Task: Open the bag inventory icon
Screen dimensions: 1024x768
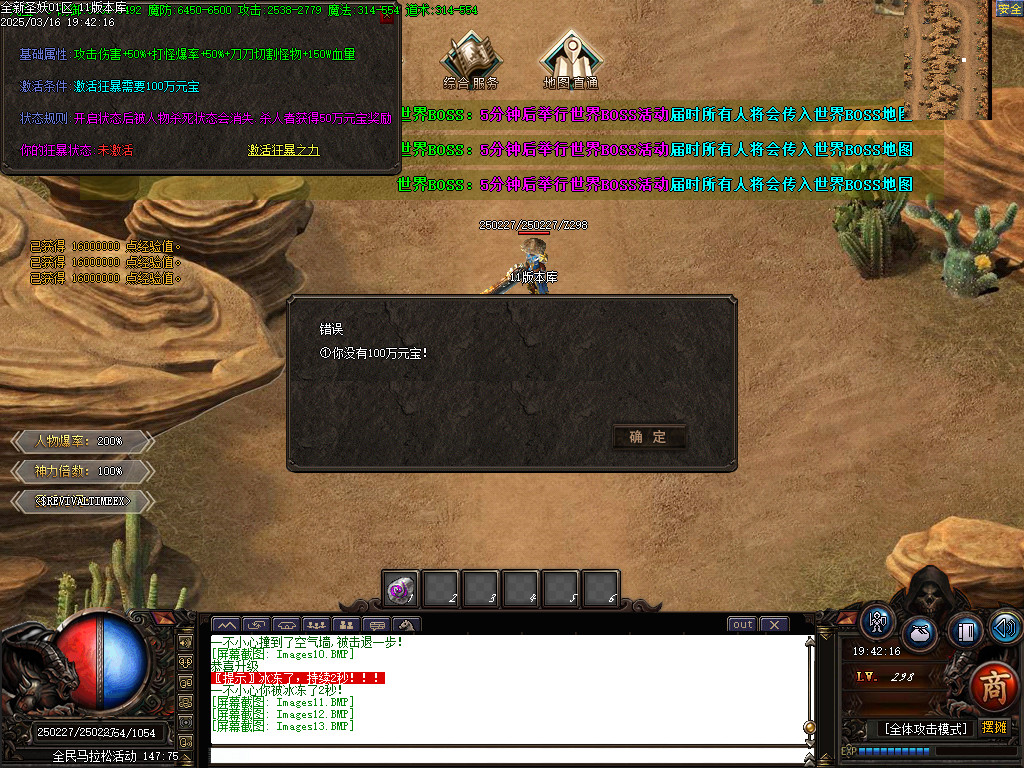Action: (919, 634)
